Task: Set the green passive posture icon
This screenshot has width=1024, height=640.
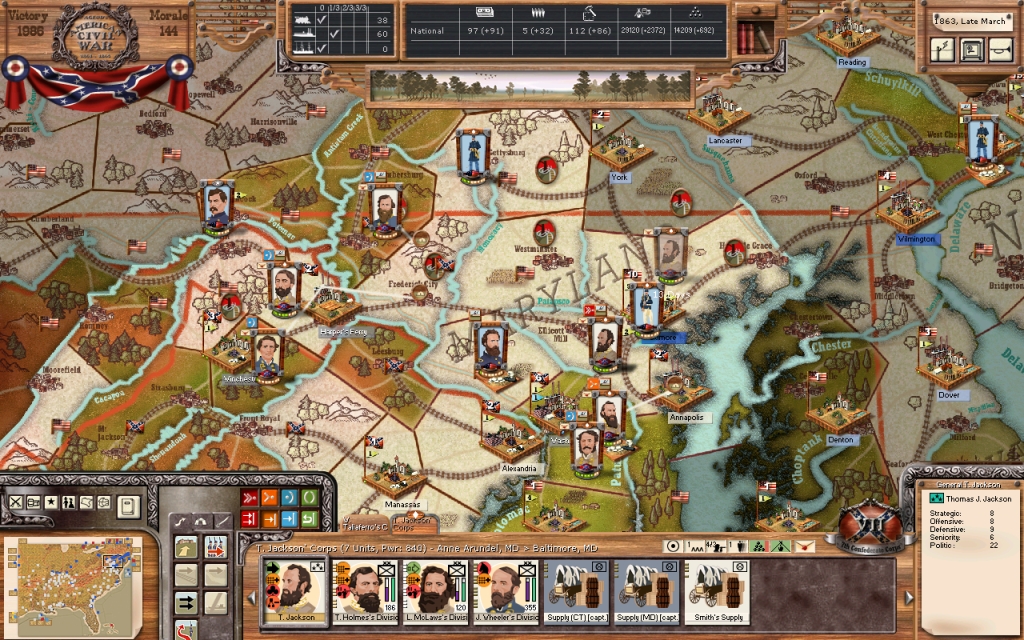Action: tap(311, 497)
